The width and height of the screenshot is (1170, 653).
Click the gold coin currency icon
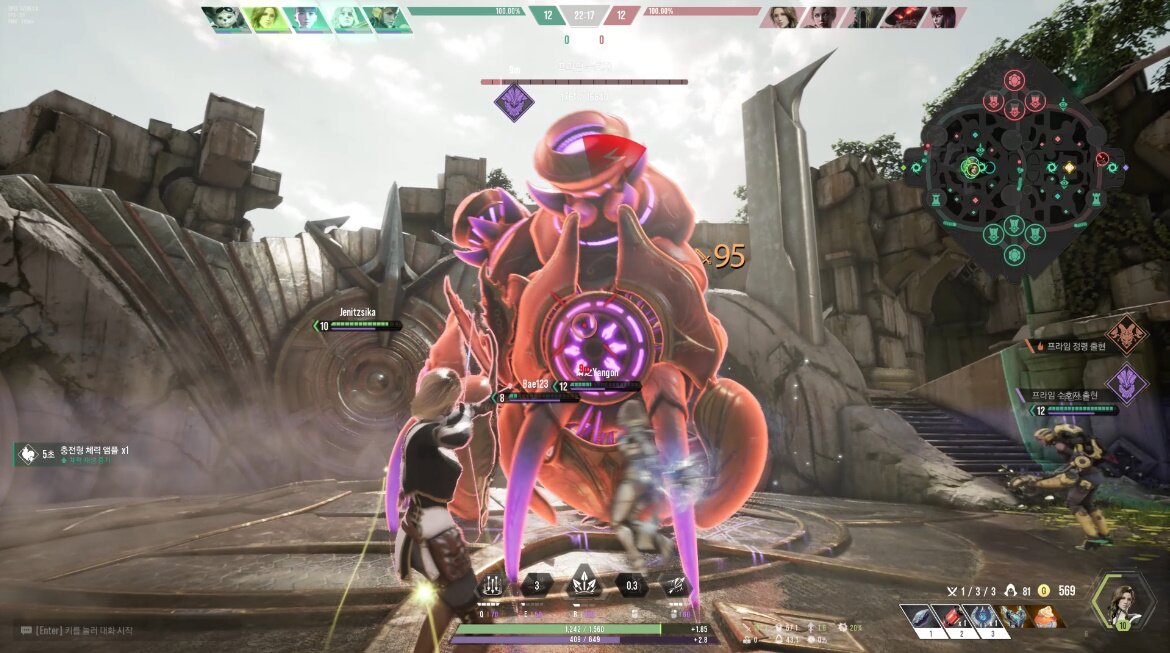(x=1045, y=591)
